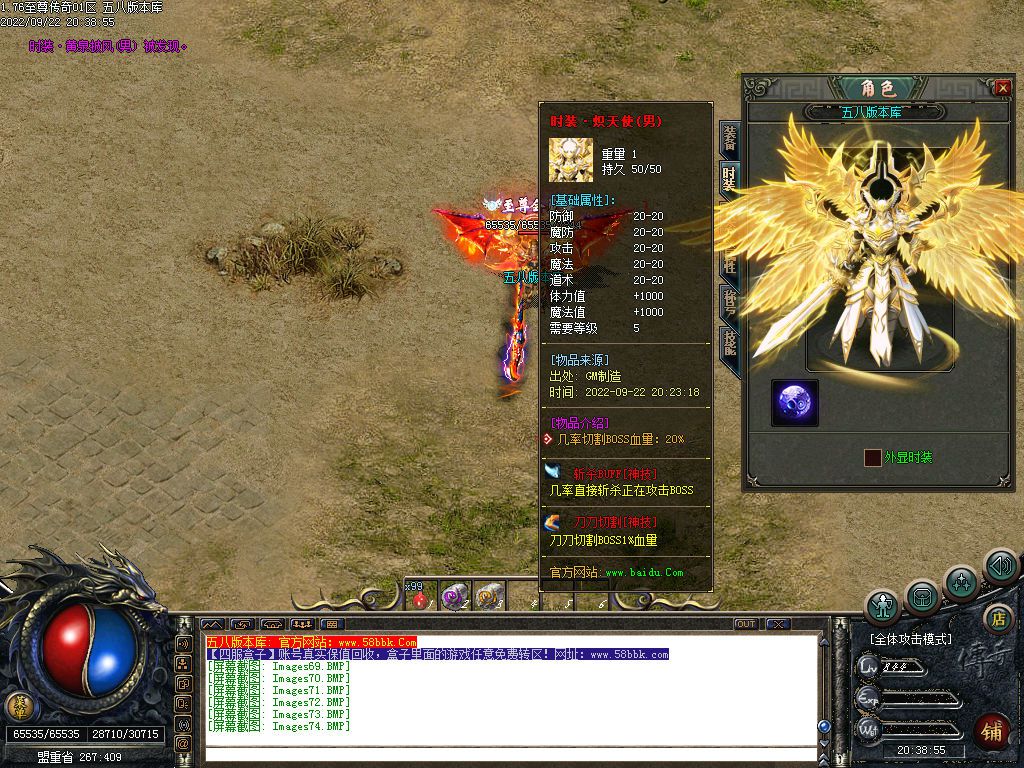Click the 菜单 menu gold button
Screen dimensions: 1024x768
coord(19,706)
